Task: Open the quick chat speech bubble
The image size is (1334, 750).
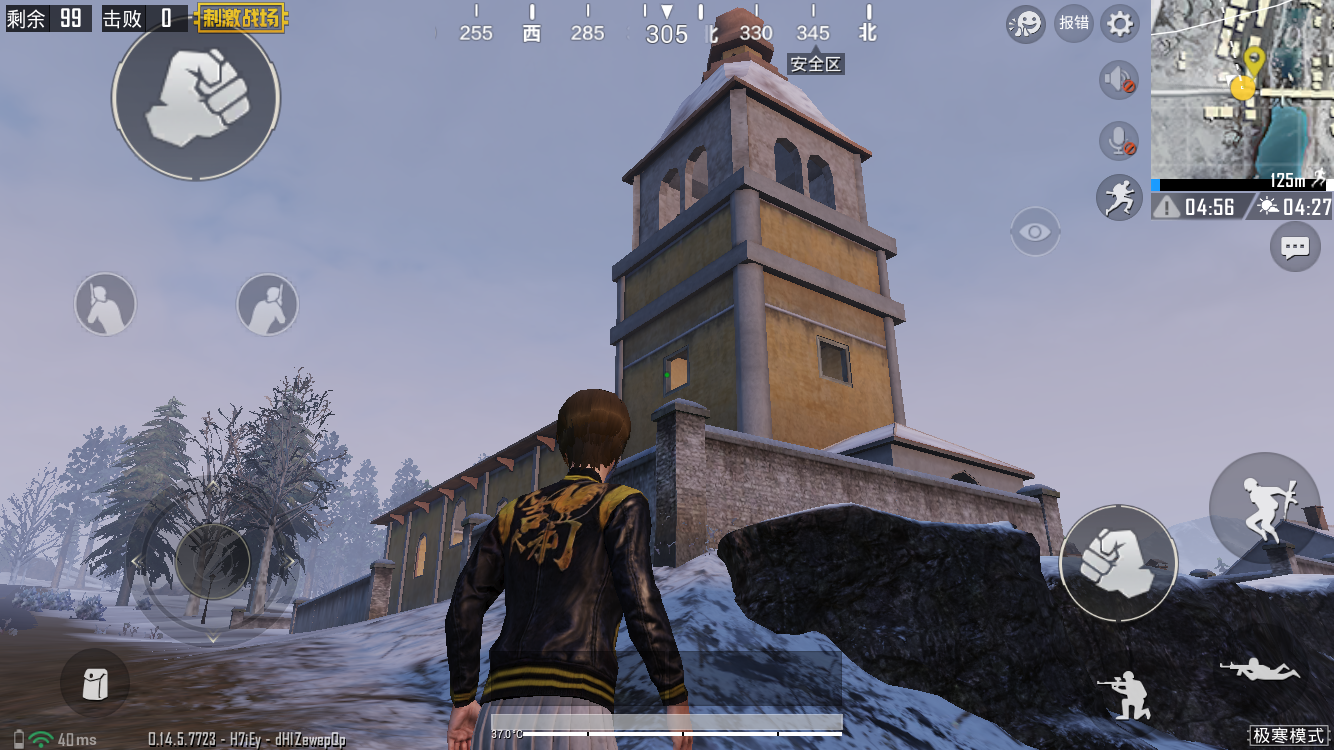Action: [x=1295, y=246]
